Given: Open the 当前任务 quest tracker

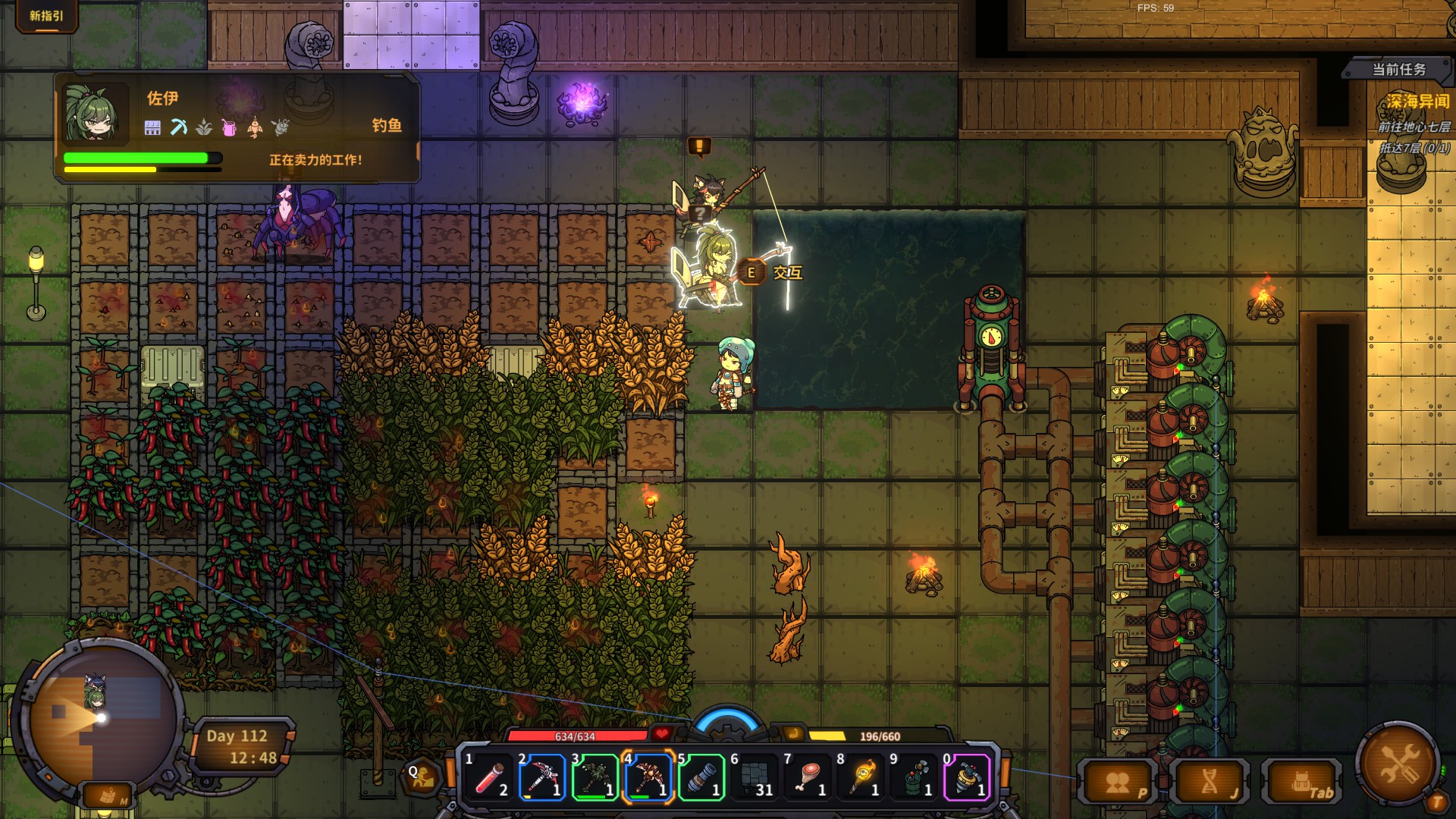Looking at the screenshot, I should pyautogui.click(x=1398, y=70).
